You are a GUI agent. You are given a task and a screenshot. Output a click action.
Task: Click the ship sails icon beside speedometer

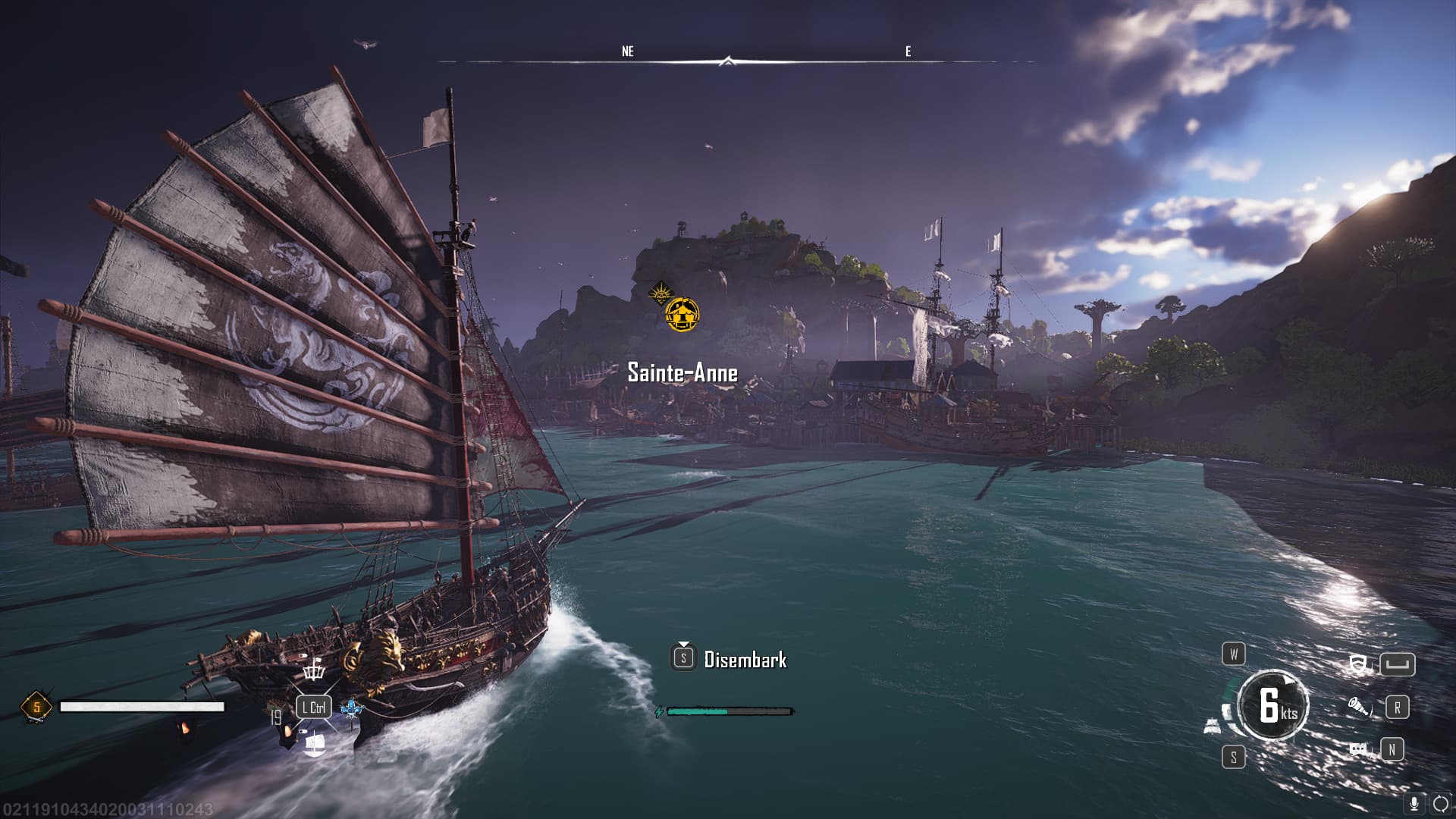click(1212, 726)
